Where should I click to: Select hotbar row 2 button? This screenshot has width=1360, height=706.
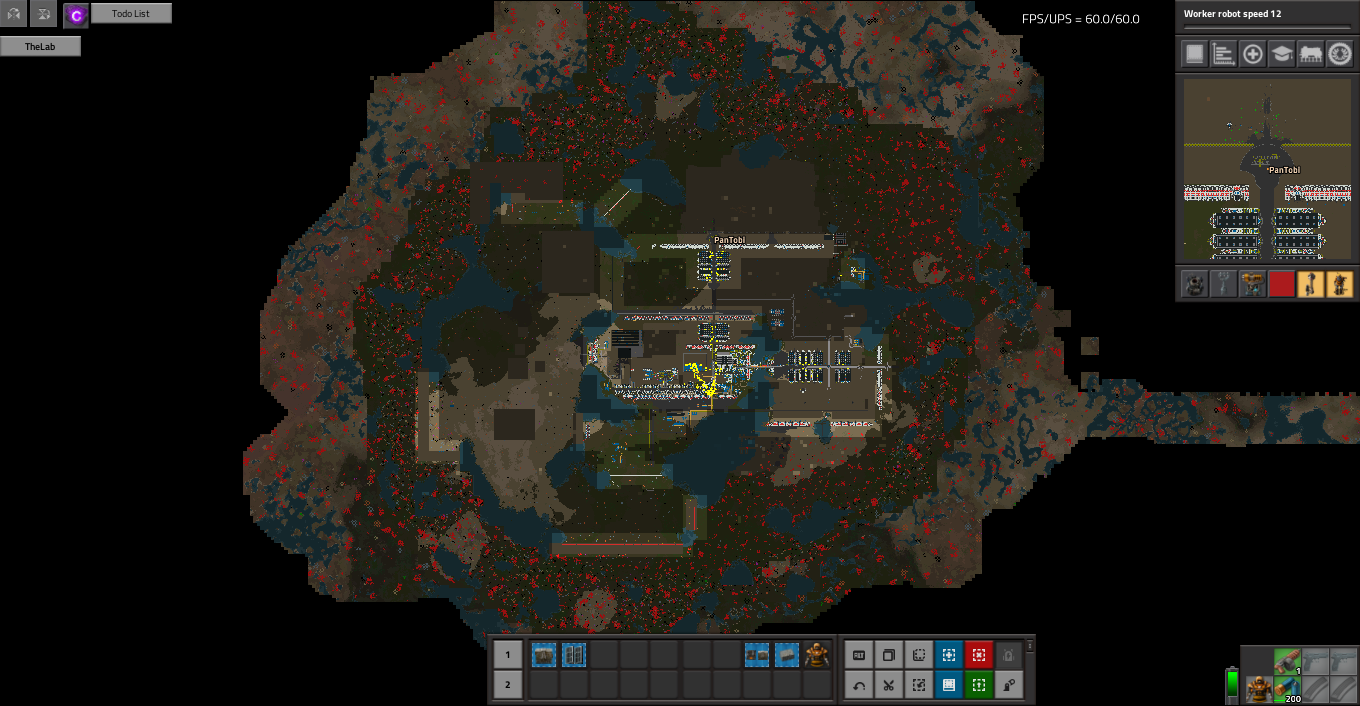point(507,685)
